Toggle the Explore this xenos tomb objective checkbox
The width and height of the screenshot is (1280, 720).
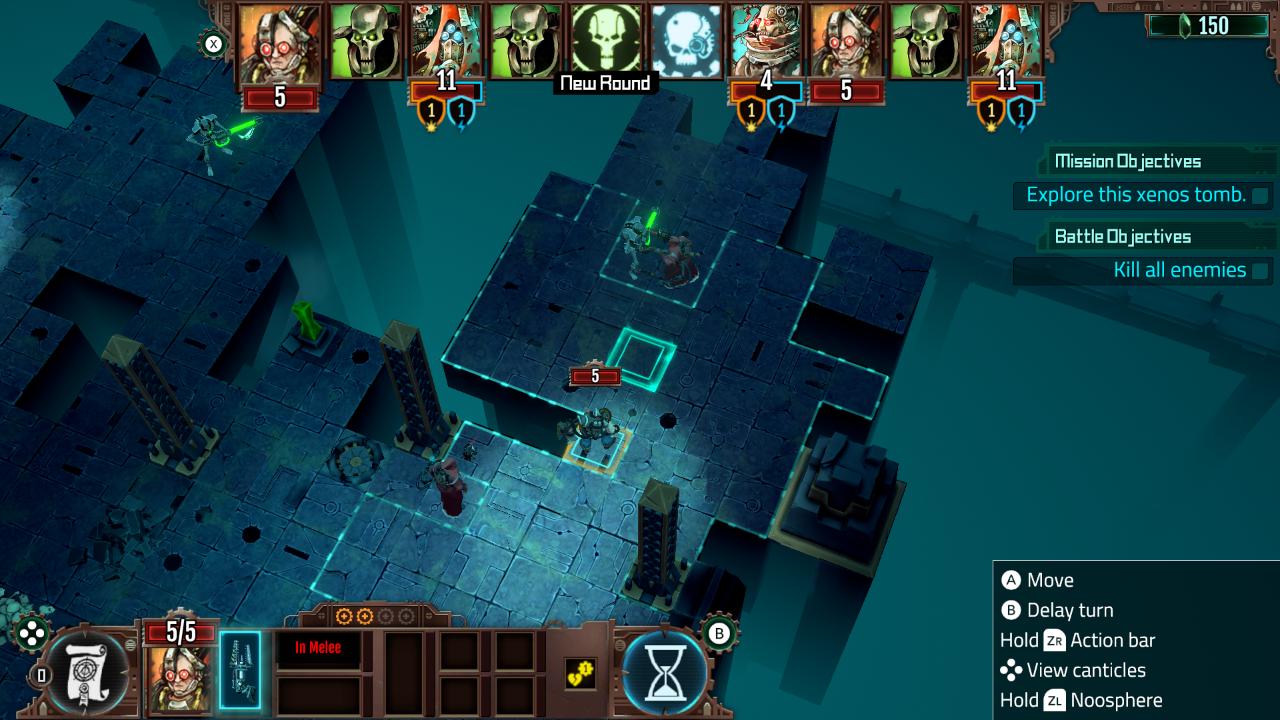click(1257, 196)
